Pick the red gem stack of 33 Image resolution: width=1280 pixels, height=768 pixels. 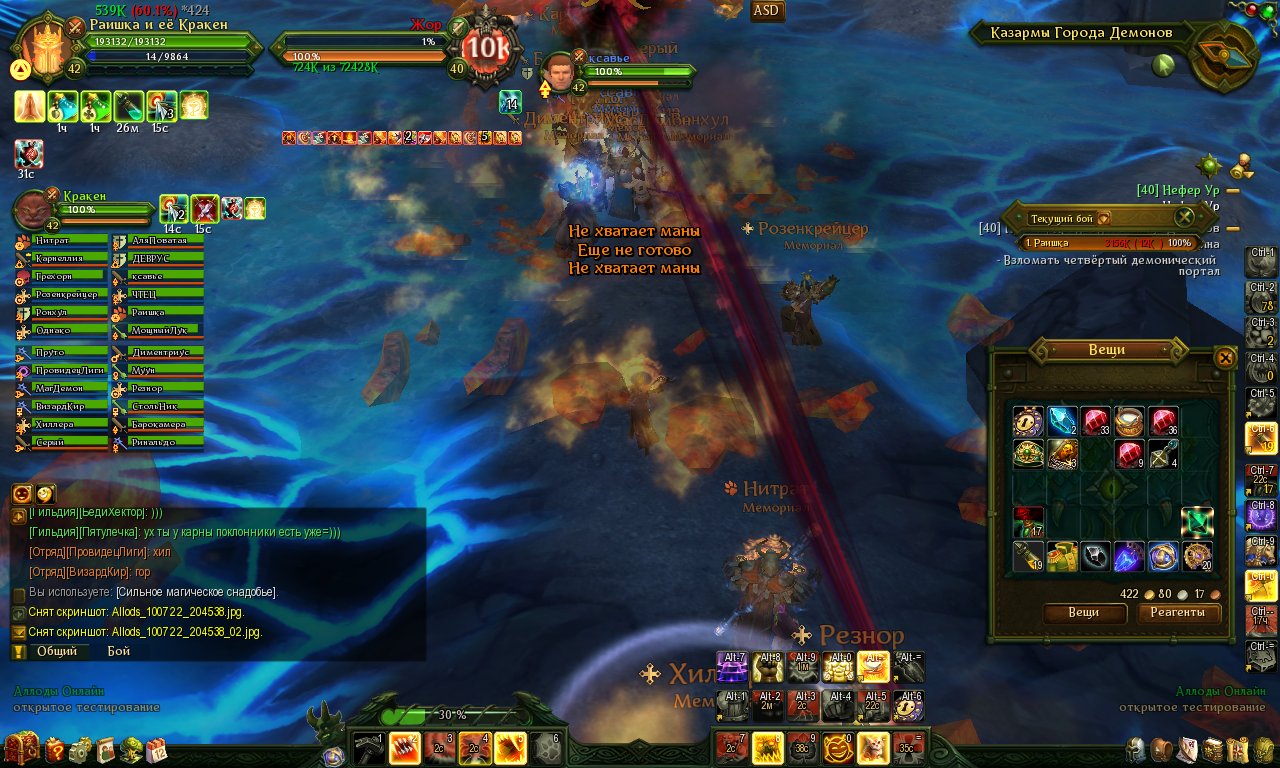click(x=1096, y=421)
